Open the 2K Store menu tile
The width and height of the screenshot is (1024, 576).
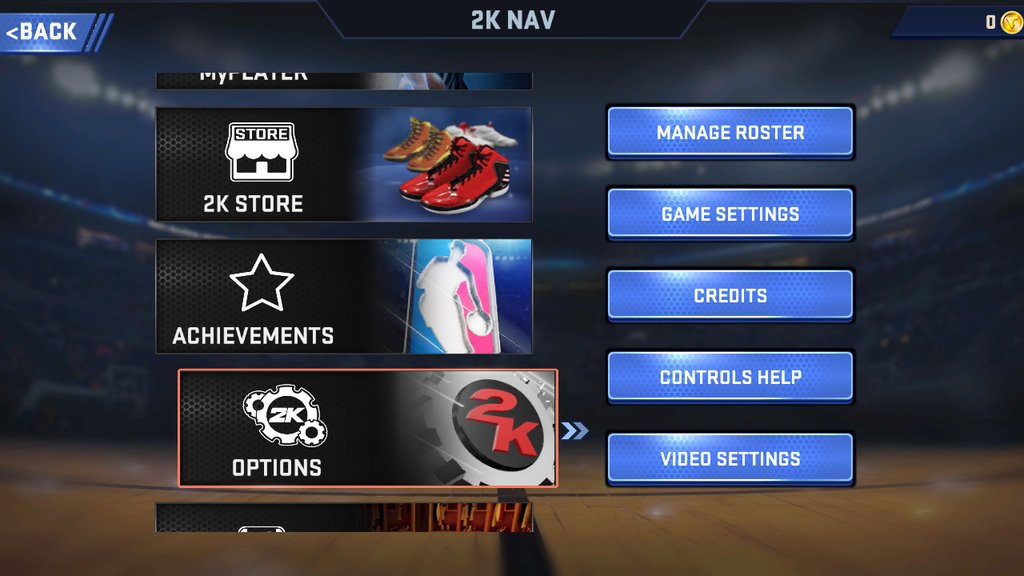(x=344, y=164)
